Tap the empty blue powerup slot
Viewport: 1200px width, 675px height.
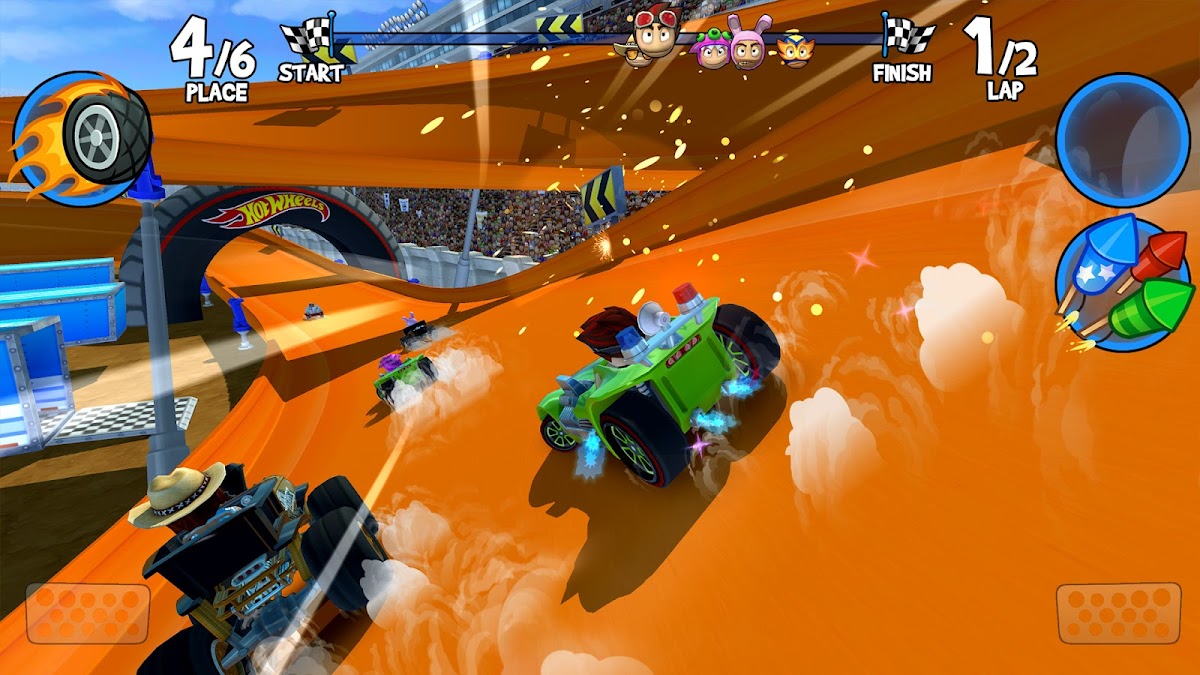coord(1121,139)
